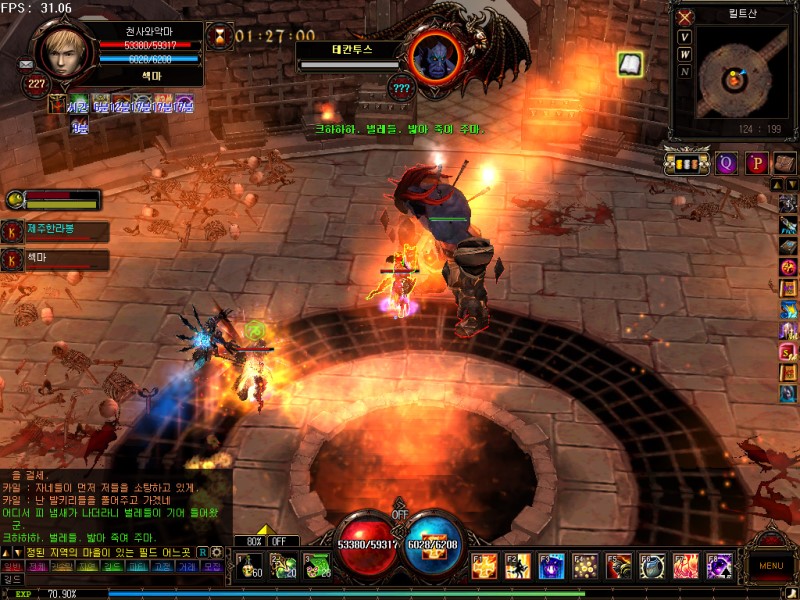This screenshot has width=800, height=600.
Task: Activate the F4 golden orbs skill
Action: pyautogui.click(x=586, y=566)
